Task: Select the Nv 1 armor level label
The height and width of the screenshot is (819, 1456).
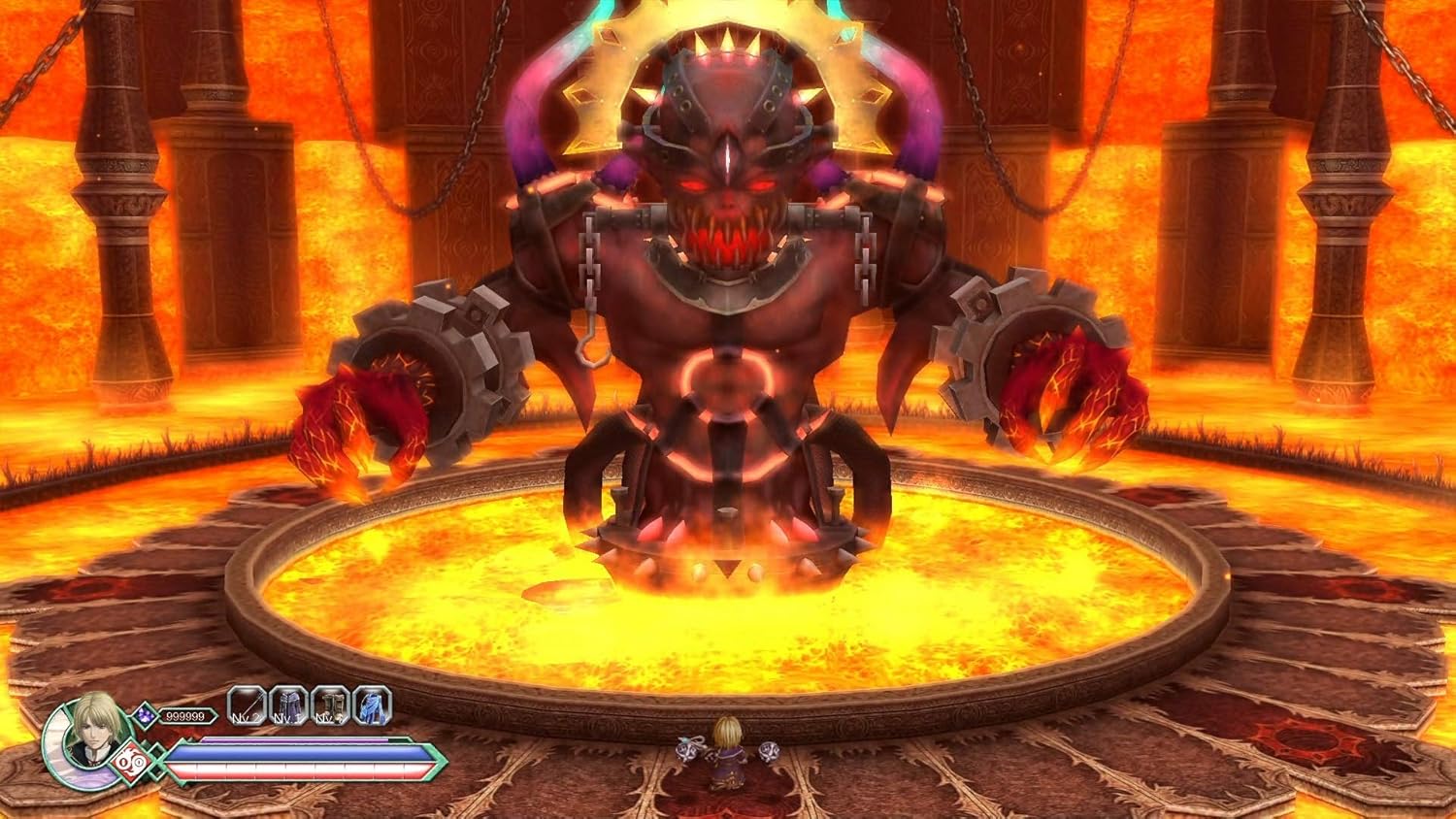Action: click(286, 718)
